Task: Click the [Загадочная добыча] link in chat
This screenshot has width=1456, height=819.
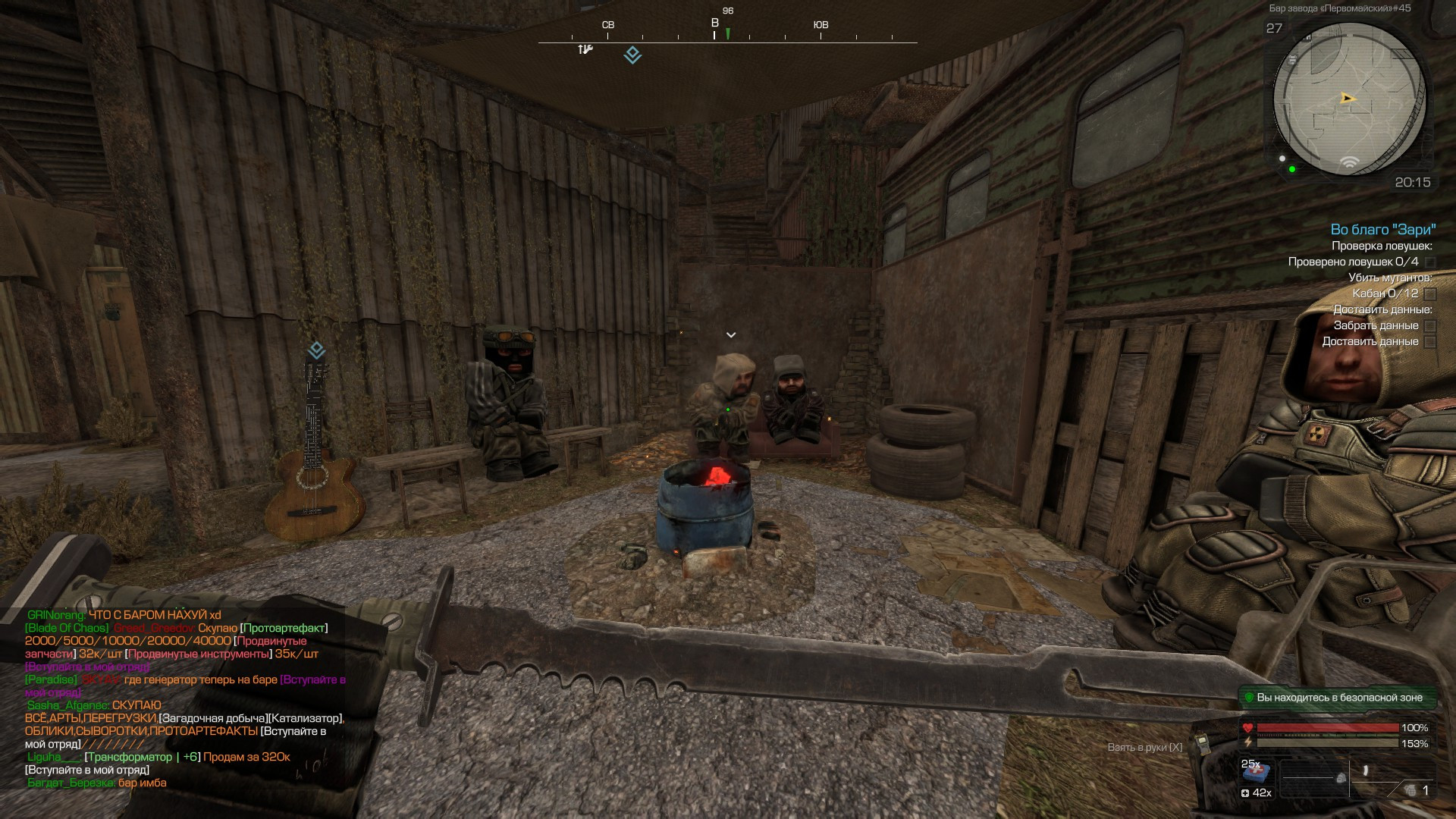Action: point(213,718)
